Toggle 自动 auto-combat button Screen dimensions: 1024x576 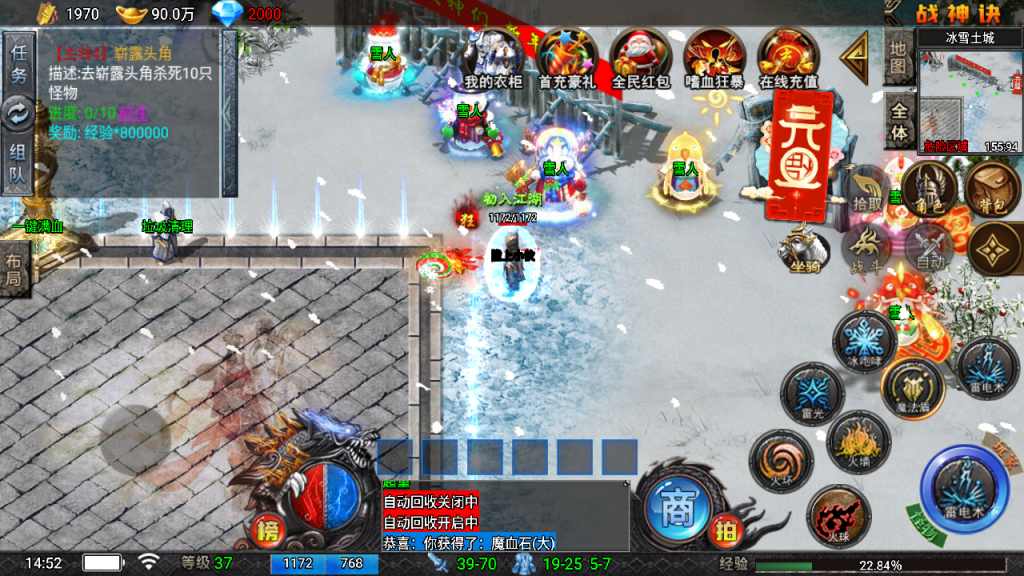coord(931,245)
